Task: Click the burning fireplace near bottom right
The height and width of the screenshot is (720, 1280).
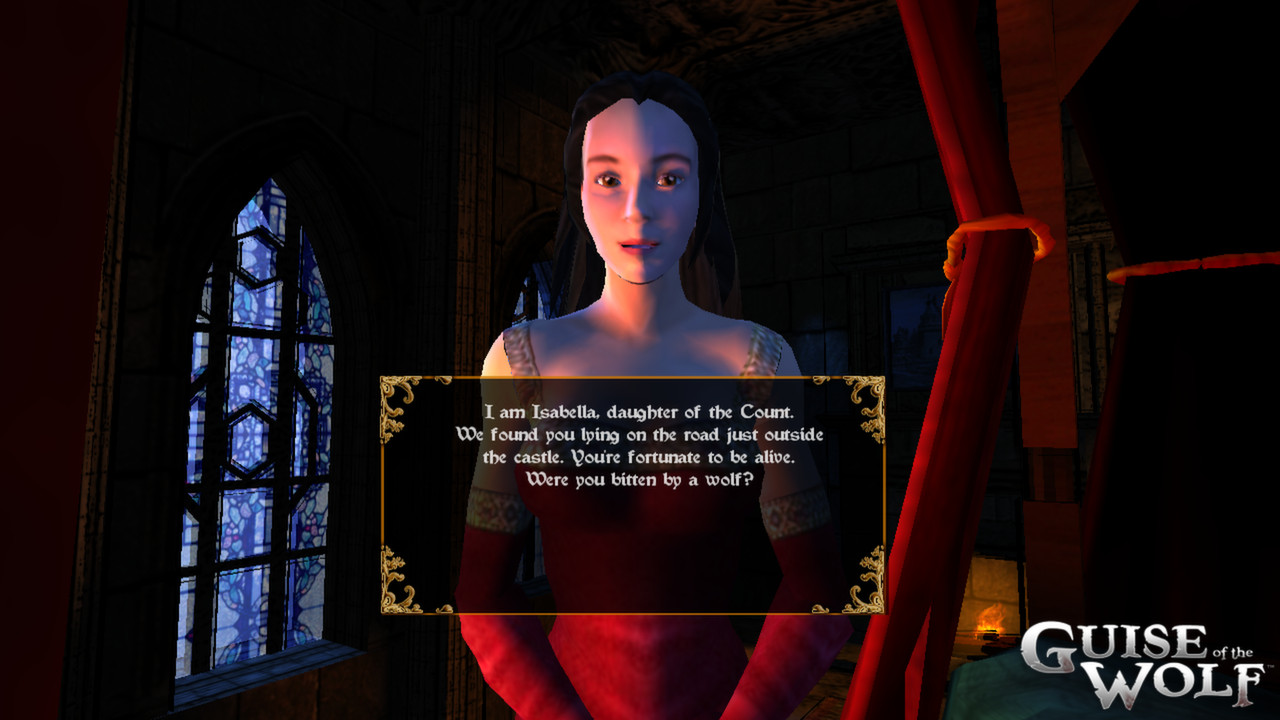Action: pos(990,620)
